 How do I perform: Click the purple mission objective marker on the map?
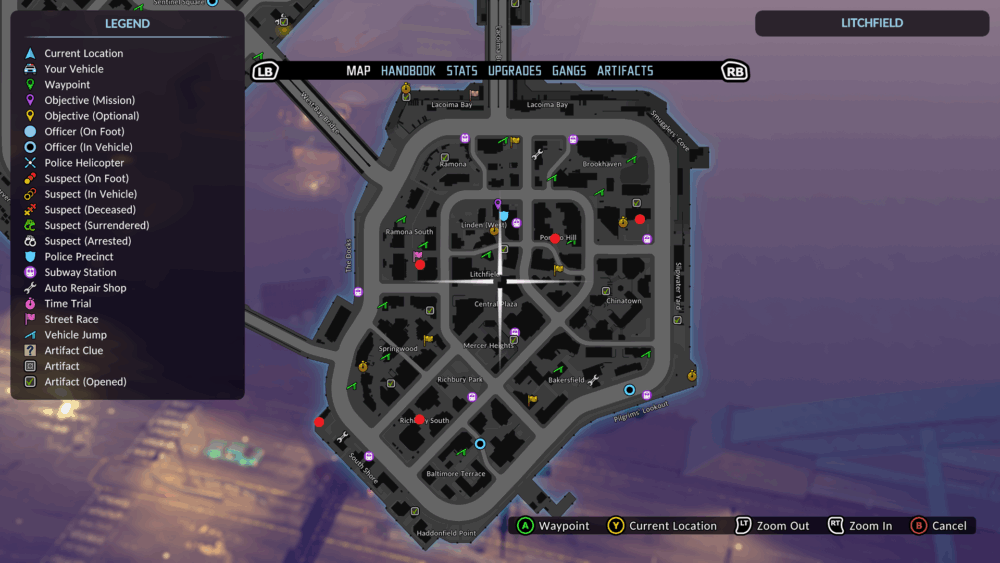(498, 205)
